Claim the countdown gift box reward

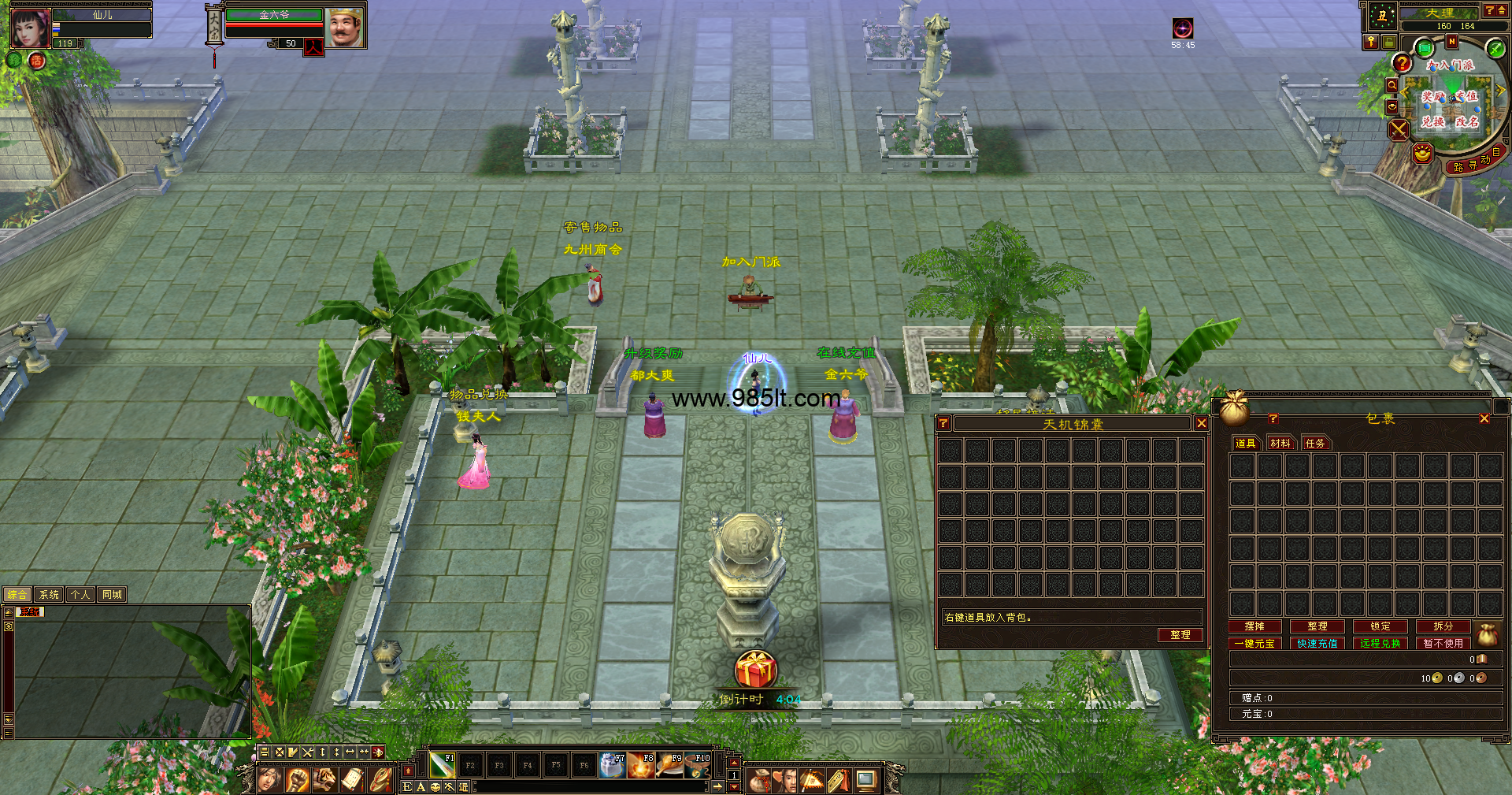pyautogui.click(x=756, y=671)
